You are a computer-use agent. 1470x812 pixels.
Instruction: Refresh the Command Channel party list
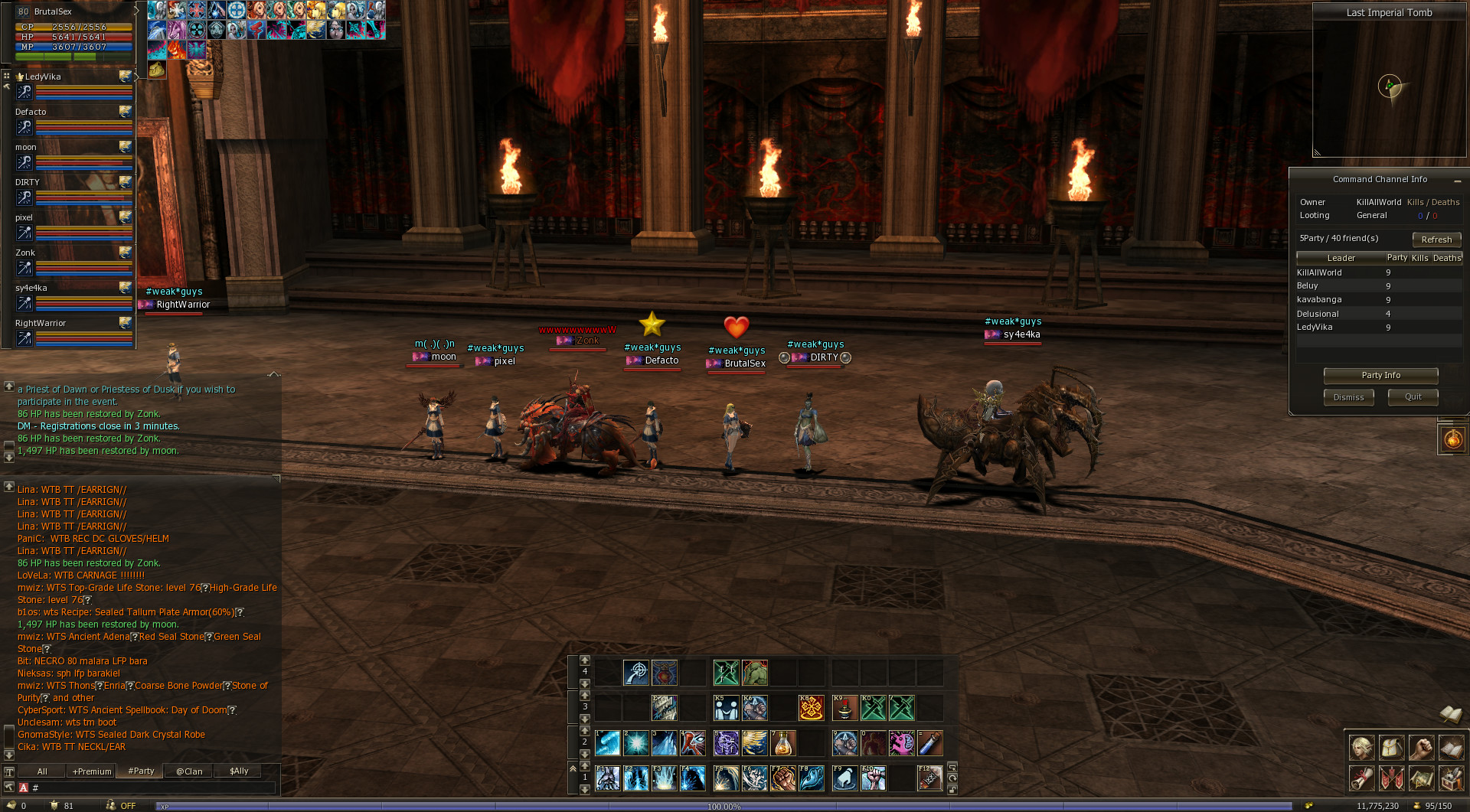(1436, 240)
